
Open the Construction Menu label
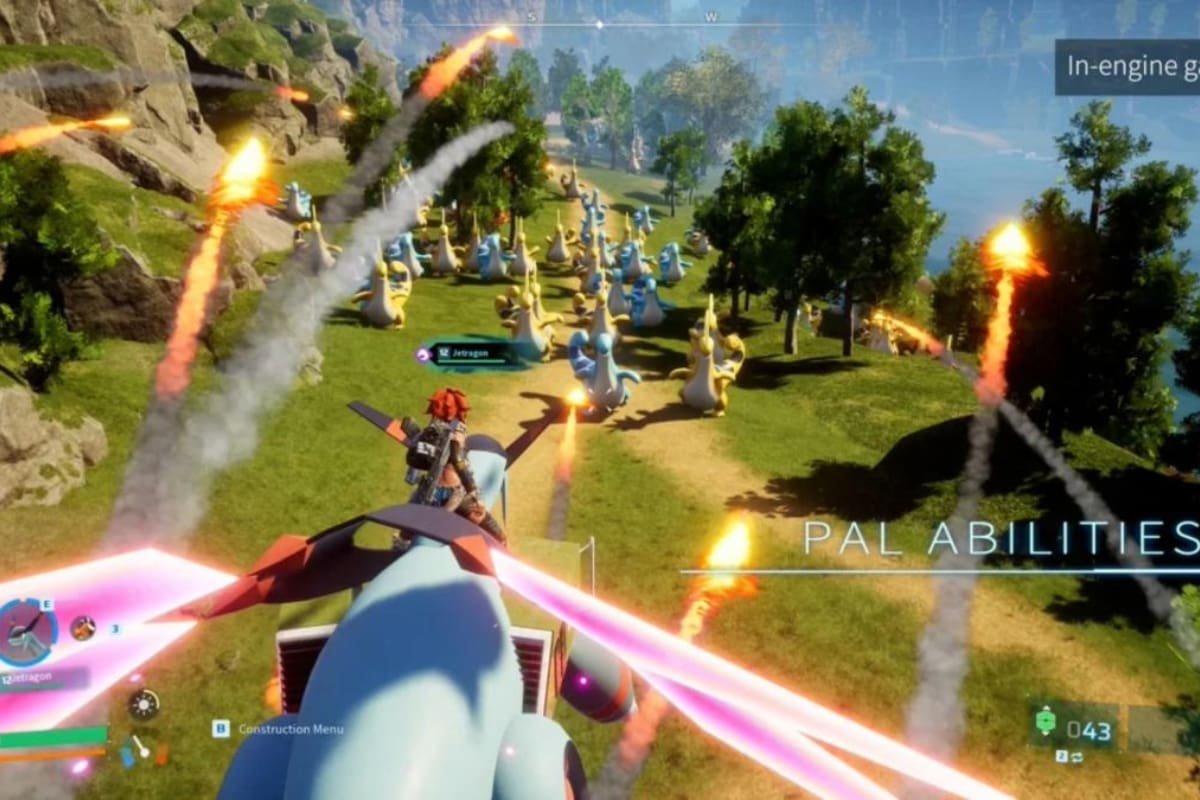290,729
